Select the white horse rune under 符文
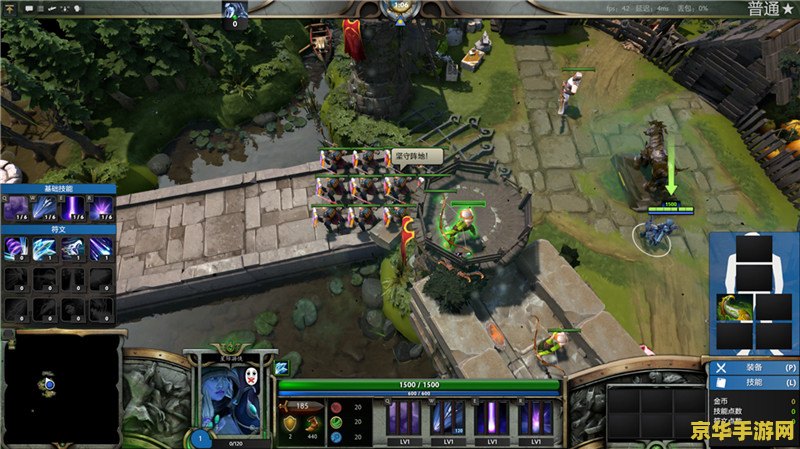Viewport: 800px width, 449px height. coord(73,248)
